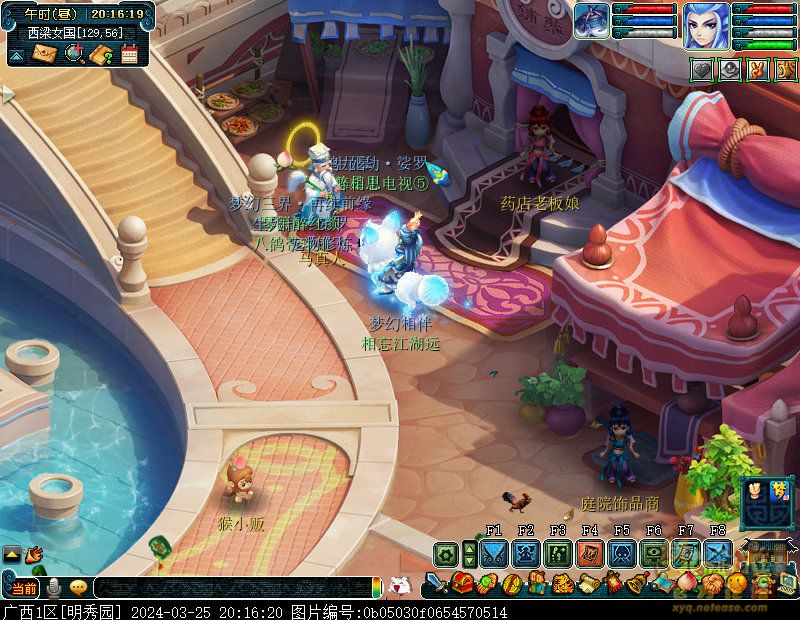Toggle the microphone voice input
The width and height of the screenshot is (800, 620).
(x=53, y=587)
